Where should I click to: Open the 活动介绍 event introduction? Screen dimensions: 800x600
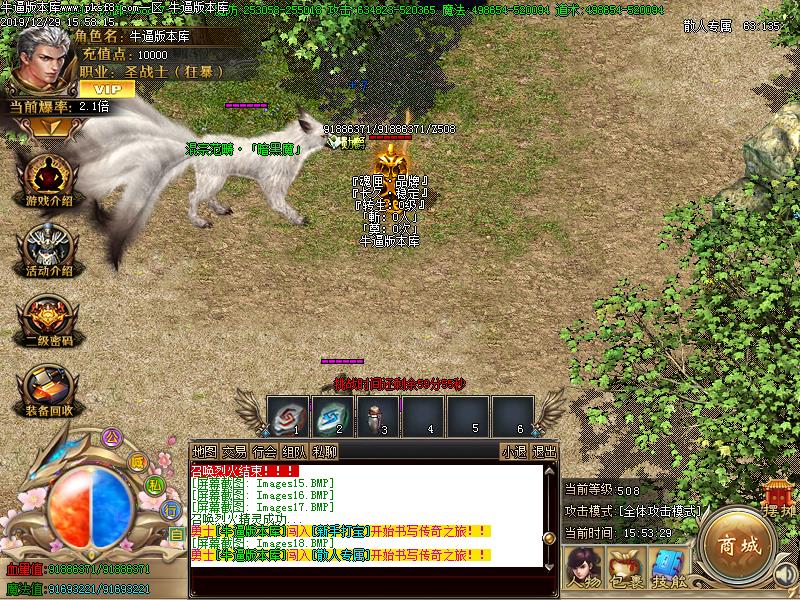tap(48, 250)
